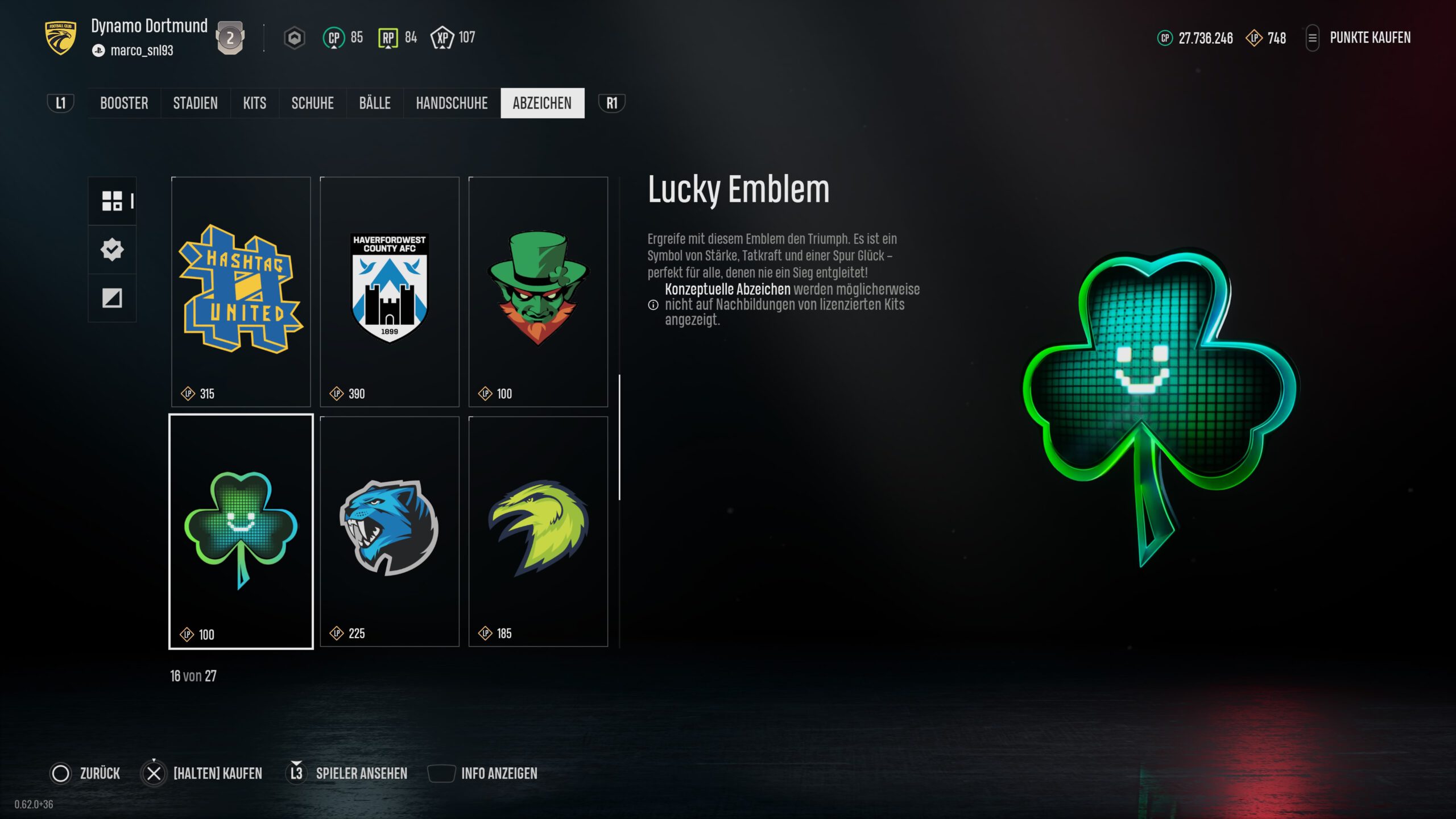Go back with the Zurück button
This screenshot has height=819, width=1456.
86,773
